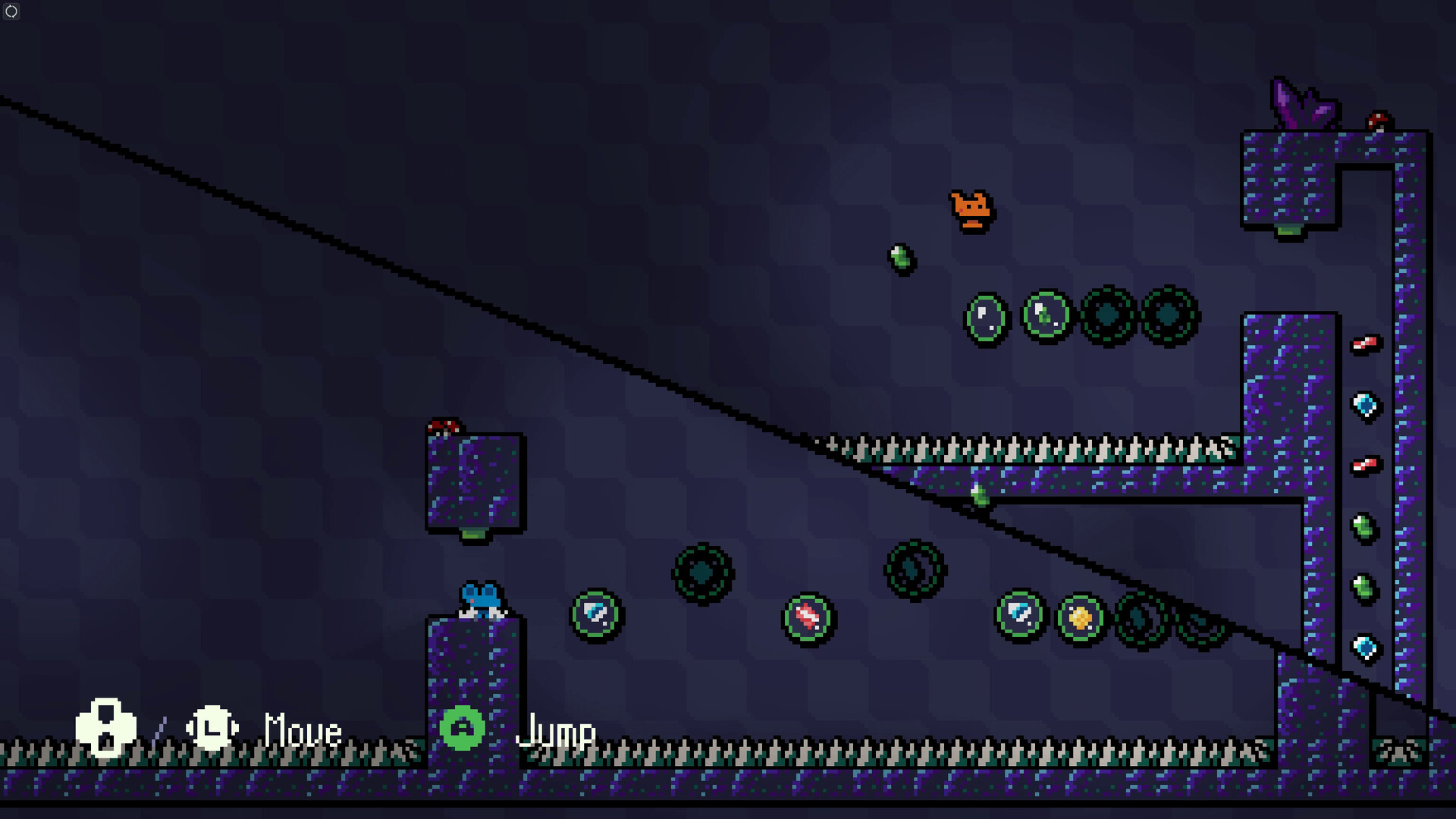Viewport: 1456px width, 819px height.
Task: Click the purple crystal on the top-right platform
Action: point(1302,102)
